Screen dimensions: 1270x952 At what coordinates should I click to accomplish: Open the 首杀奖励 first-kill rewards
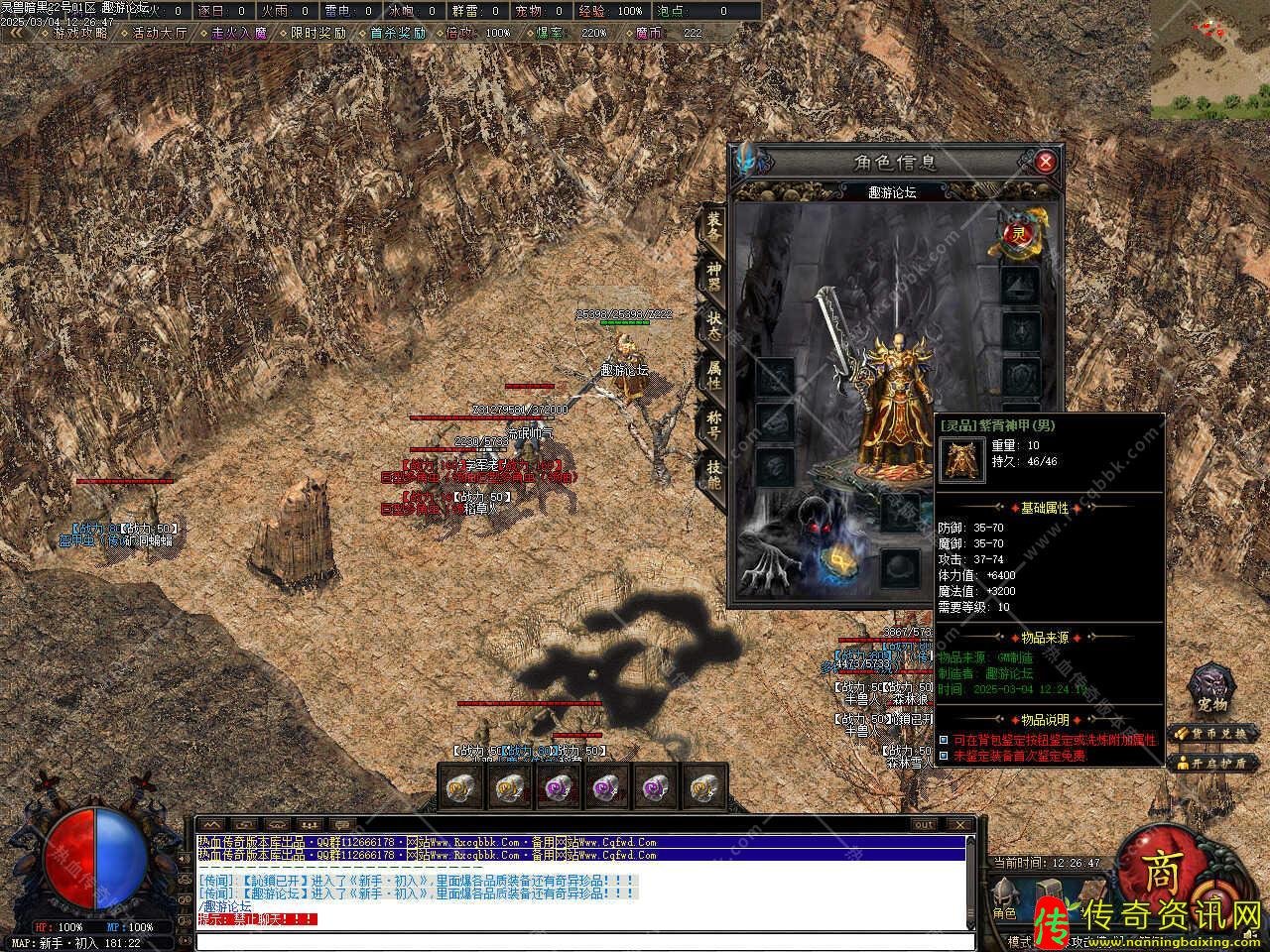point(397,33)
